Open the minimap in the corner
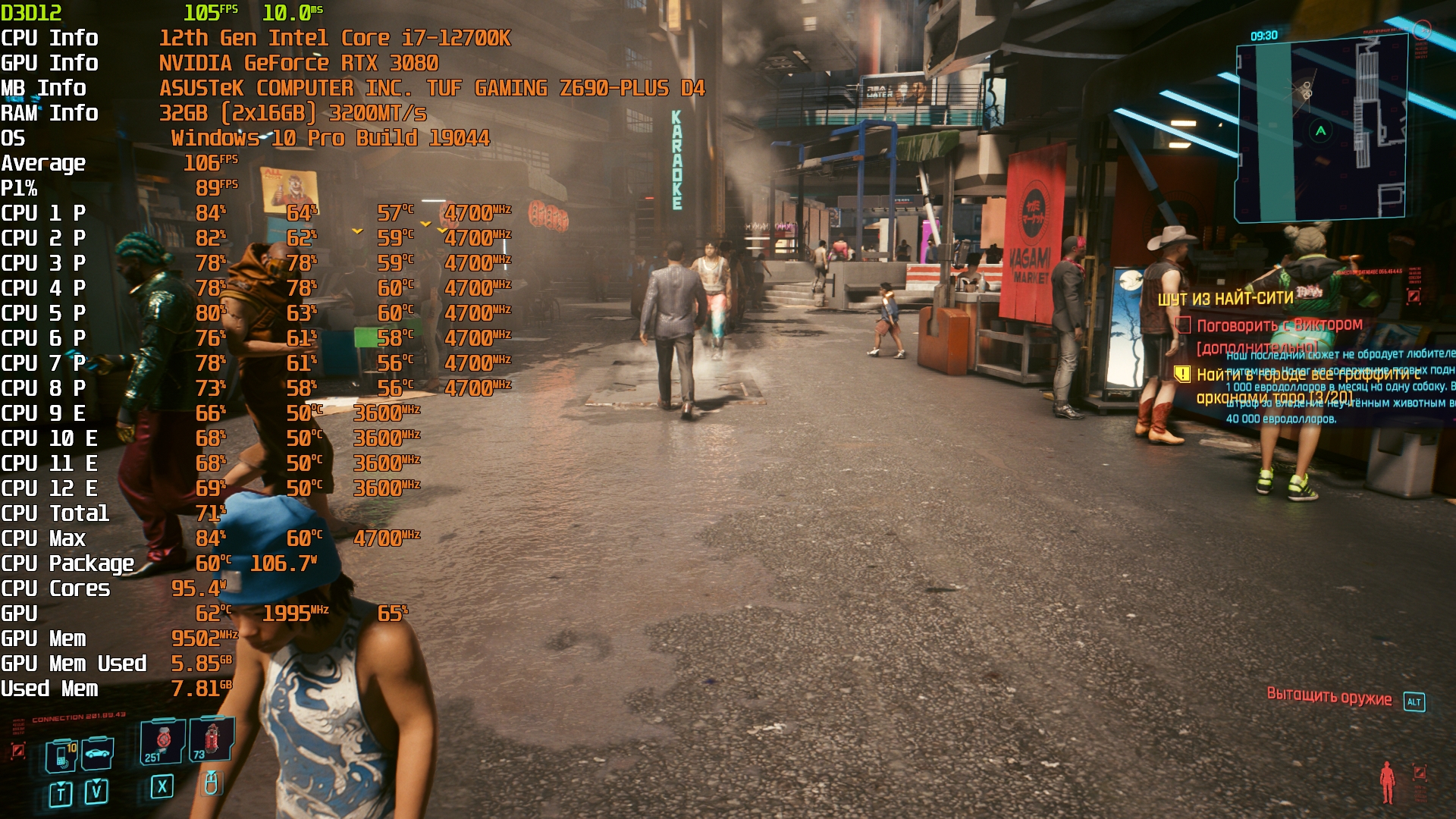The image size is (1456, 819). click(1321, 129)
